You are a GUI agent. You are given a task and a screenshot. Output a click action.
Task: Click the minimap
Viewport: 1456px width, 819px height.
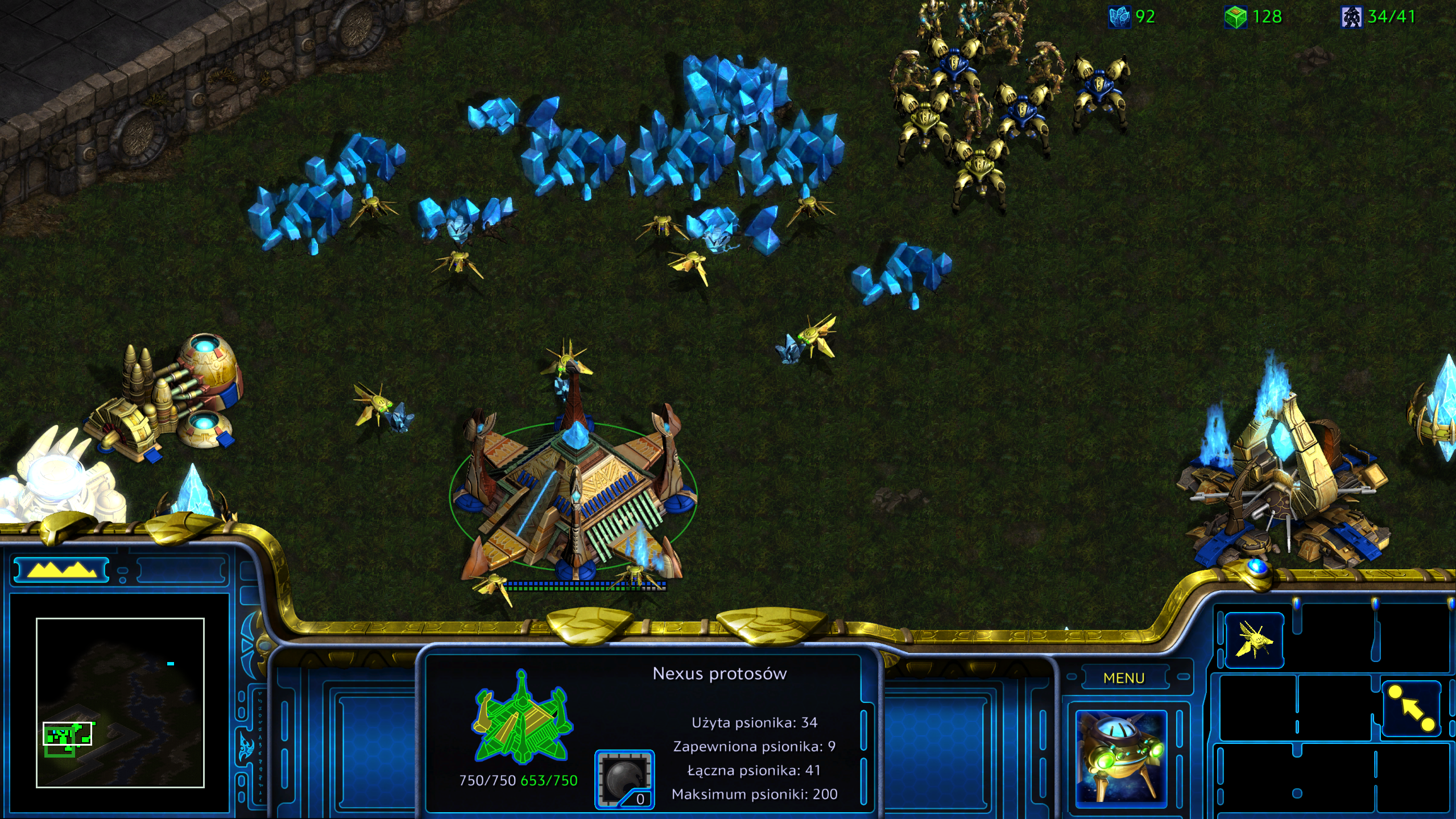pyautogui.click(x=120, y=702)
